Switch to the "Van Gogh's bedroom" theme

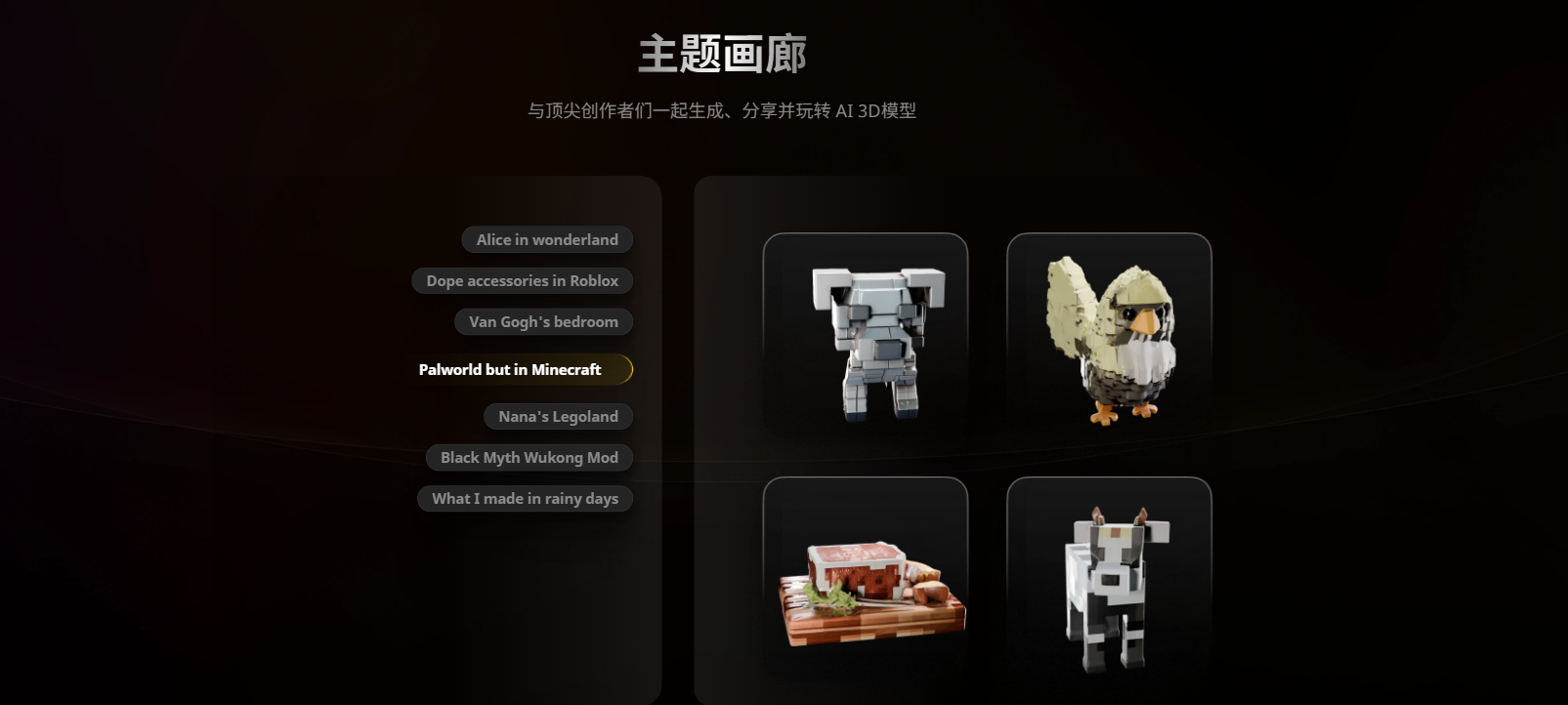coord(543,321)
